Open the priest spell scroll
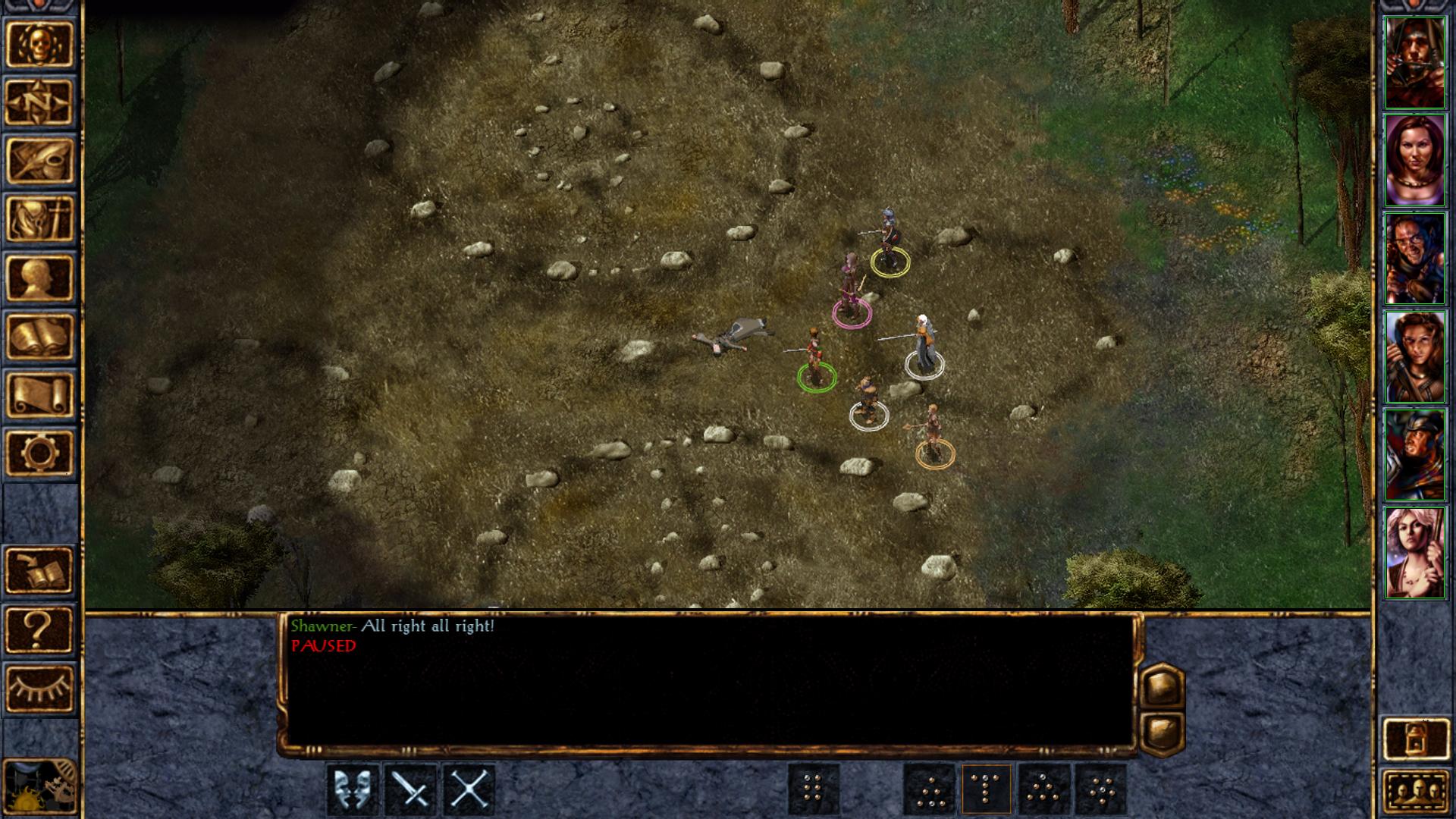The height and width of the screenshot is (819, 1456). click(39, 394)
